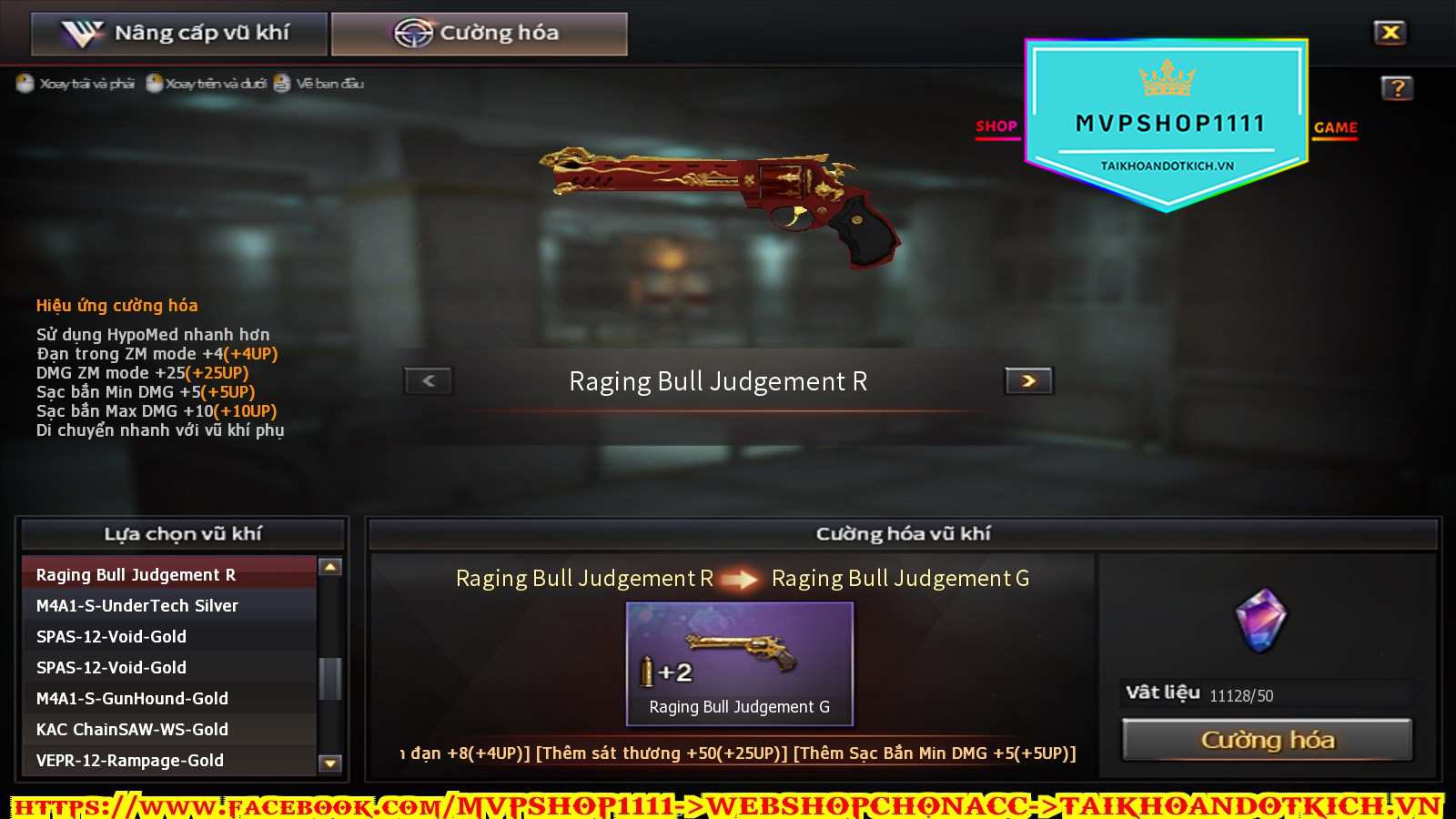This screenshot has height=819, width=1456.
Task: Click the MVPSHOP1111 shop badge overlay
Action: coord(1168,123)
